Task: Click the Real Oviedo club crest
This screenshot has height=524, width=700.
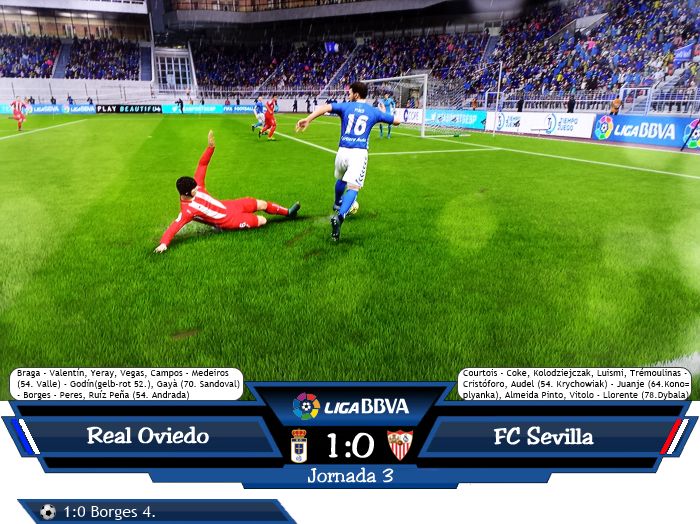Action: coord(298,444)
